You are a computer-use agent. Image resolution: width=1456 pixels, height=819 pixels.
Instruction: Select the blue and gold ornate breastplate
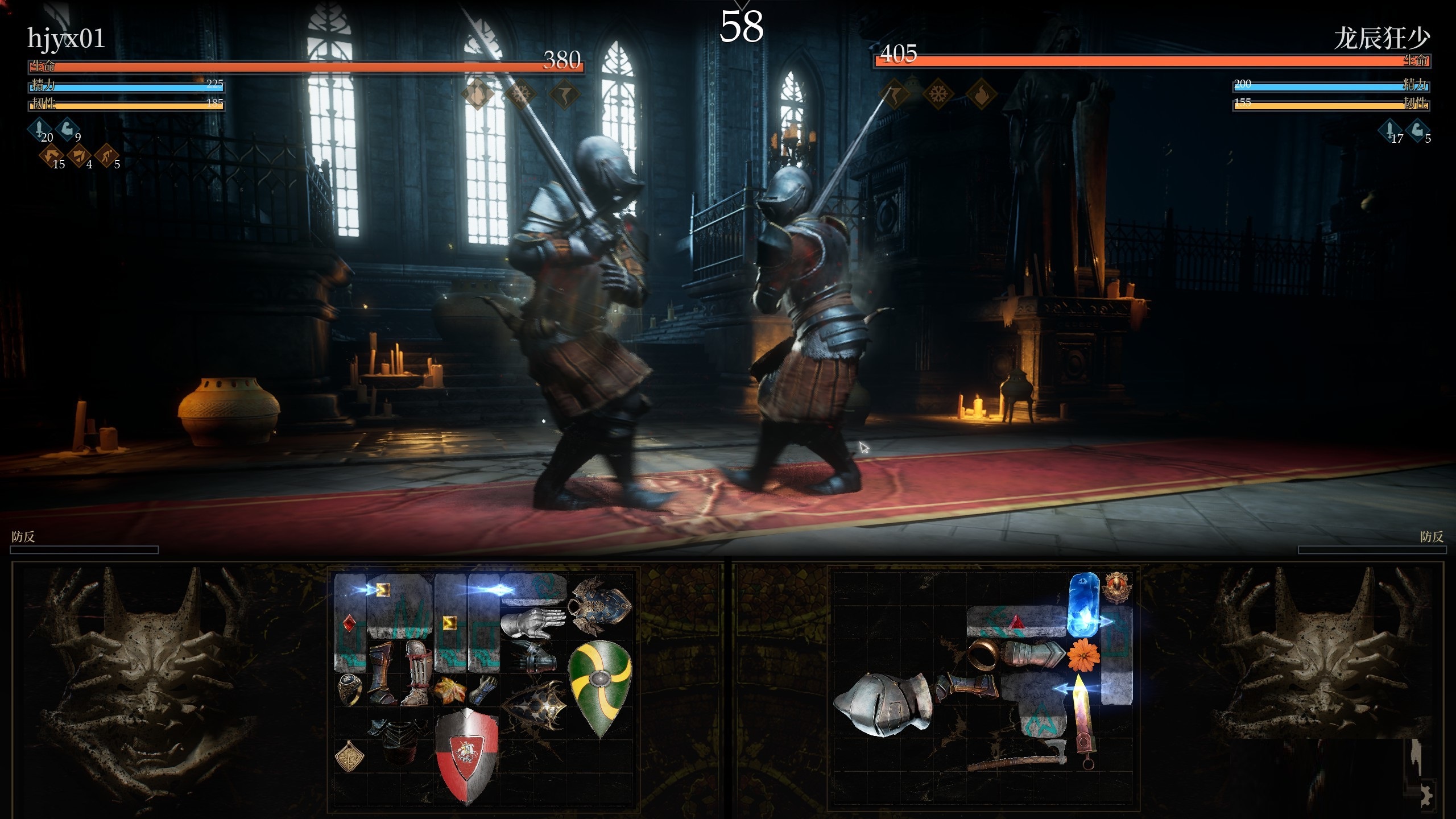(x=600, y=605)
